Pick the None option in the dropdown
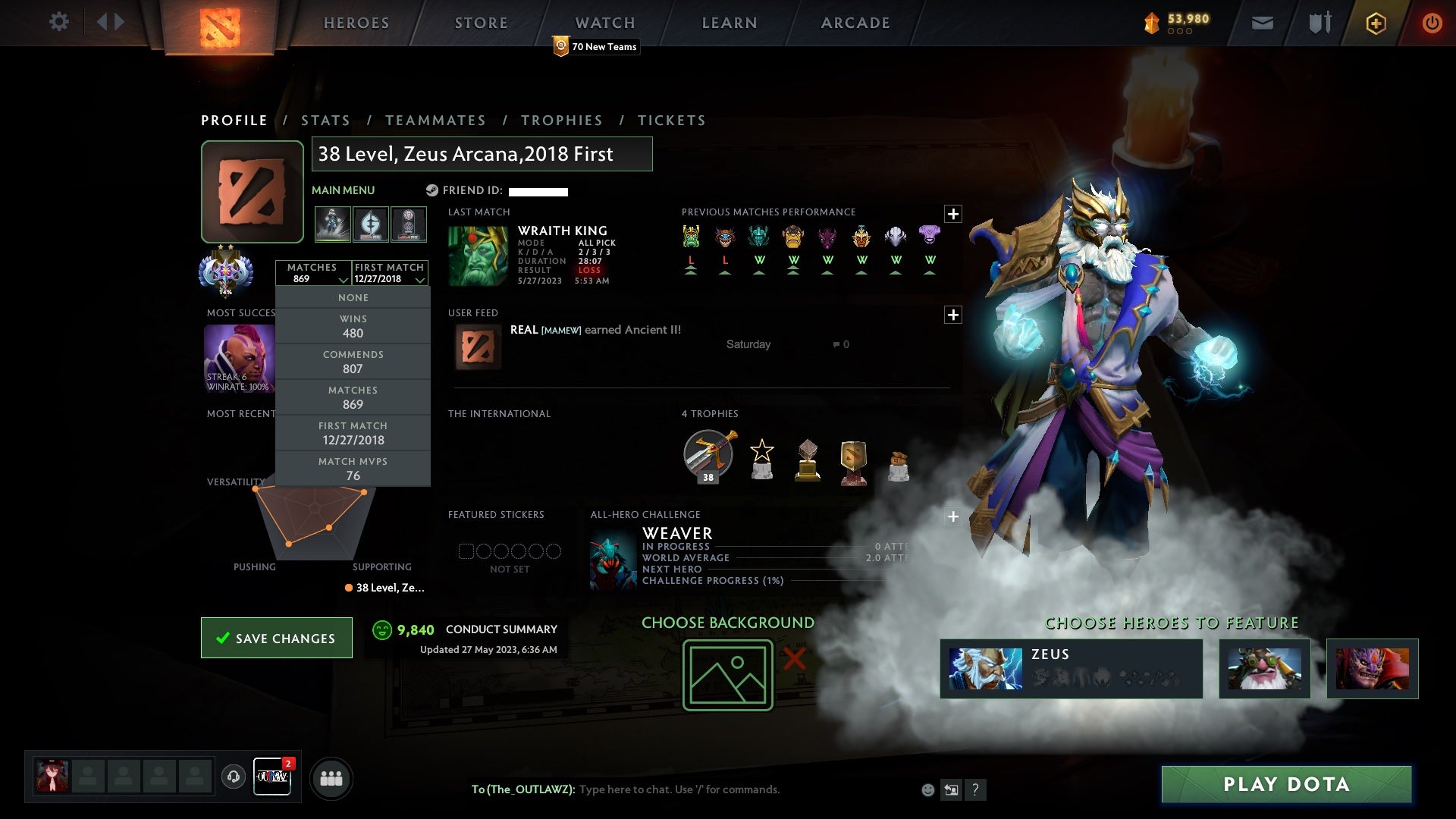 353,298
